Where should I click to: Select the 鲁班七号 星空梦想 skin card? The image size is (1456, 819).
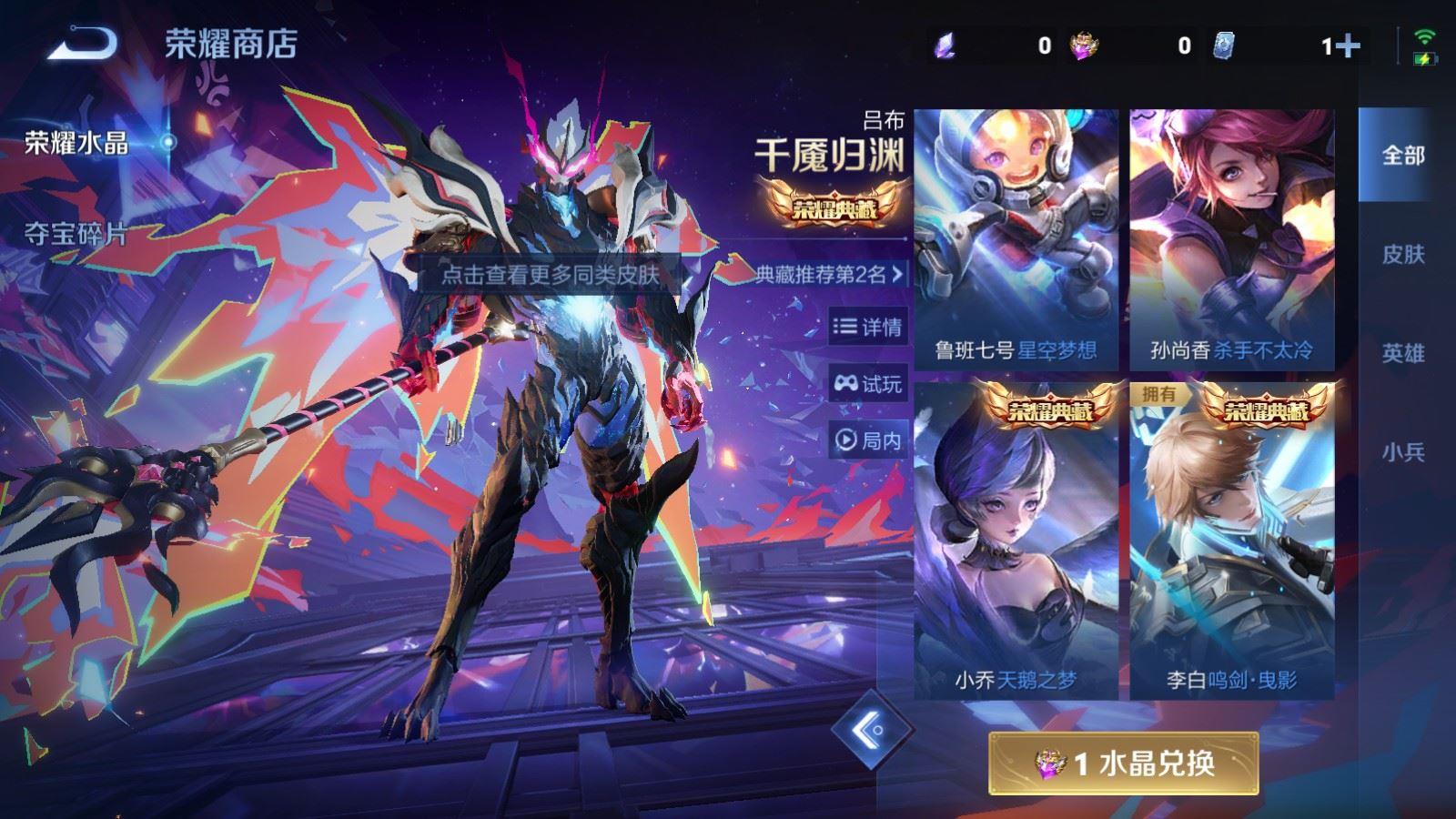pyautogui.click(x=1016, y=240)
